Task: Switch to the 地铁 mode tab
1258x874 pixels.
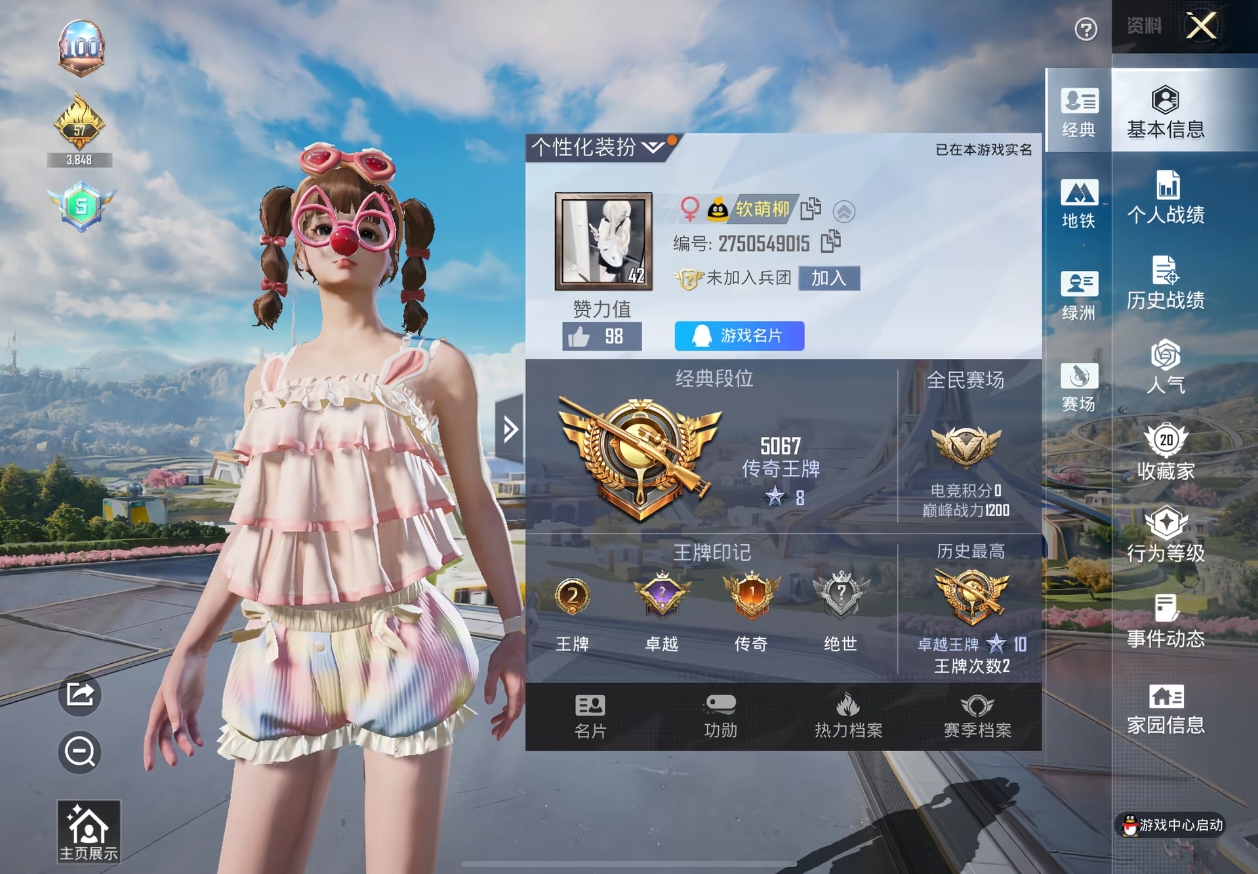Action: click(x=1078, y=204)
